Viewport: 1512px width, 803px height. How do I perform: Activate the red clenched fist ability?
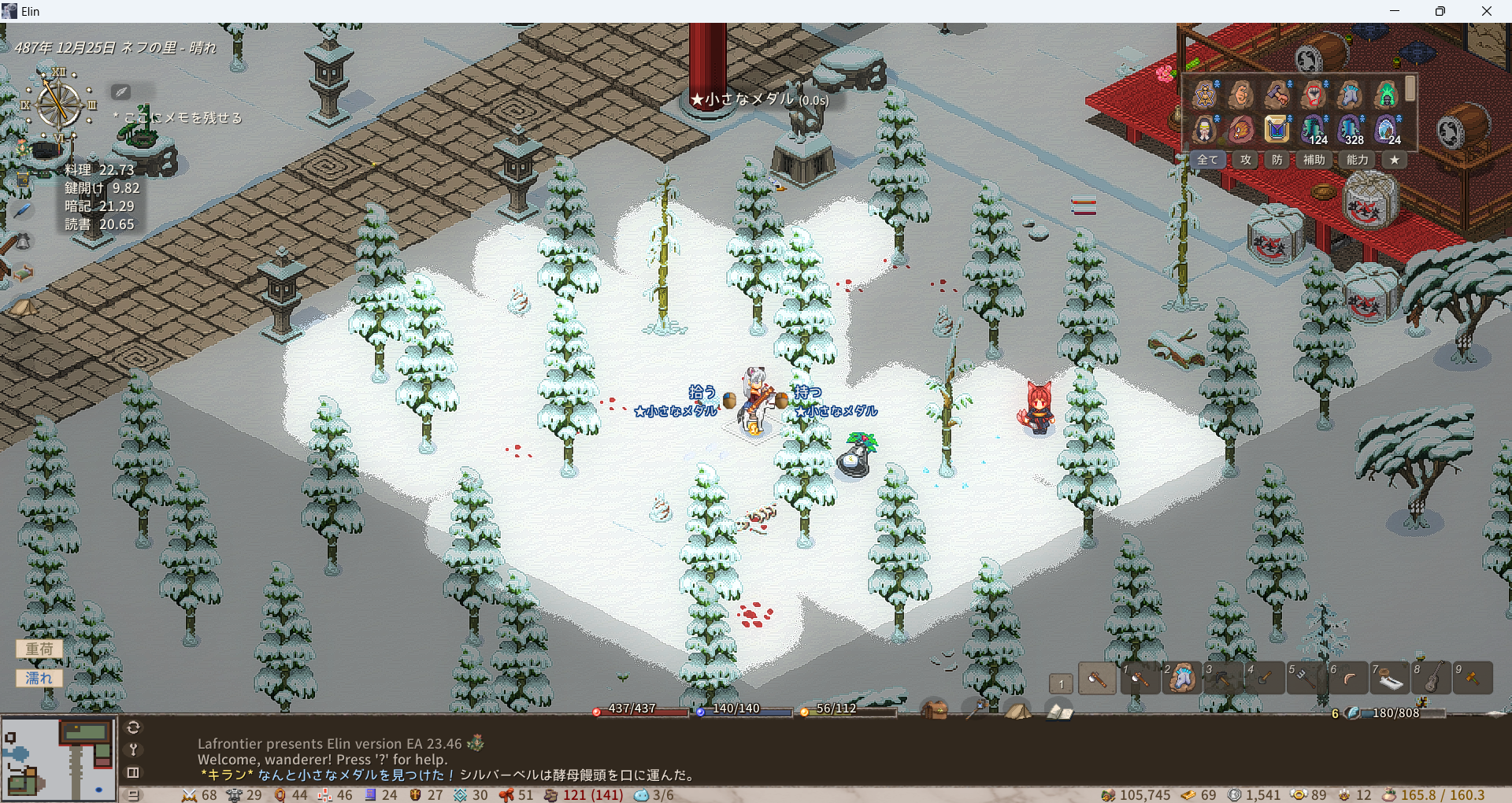[x=1314, y=95]
